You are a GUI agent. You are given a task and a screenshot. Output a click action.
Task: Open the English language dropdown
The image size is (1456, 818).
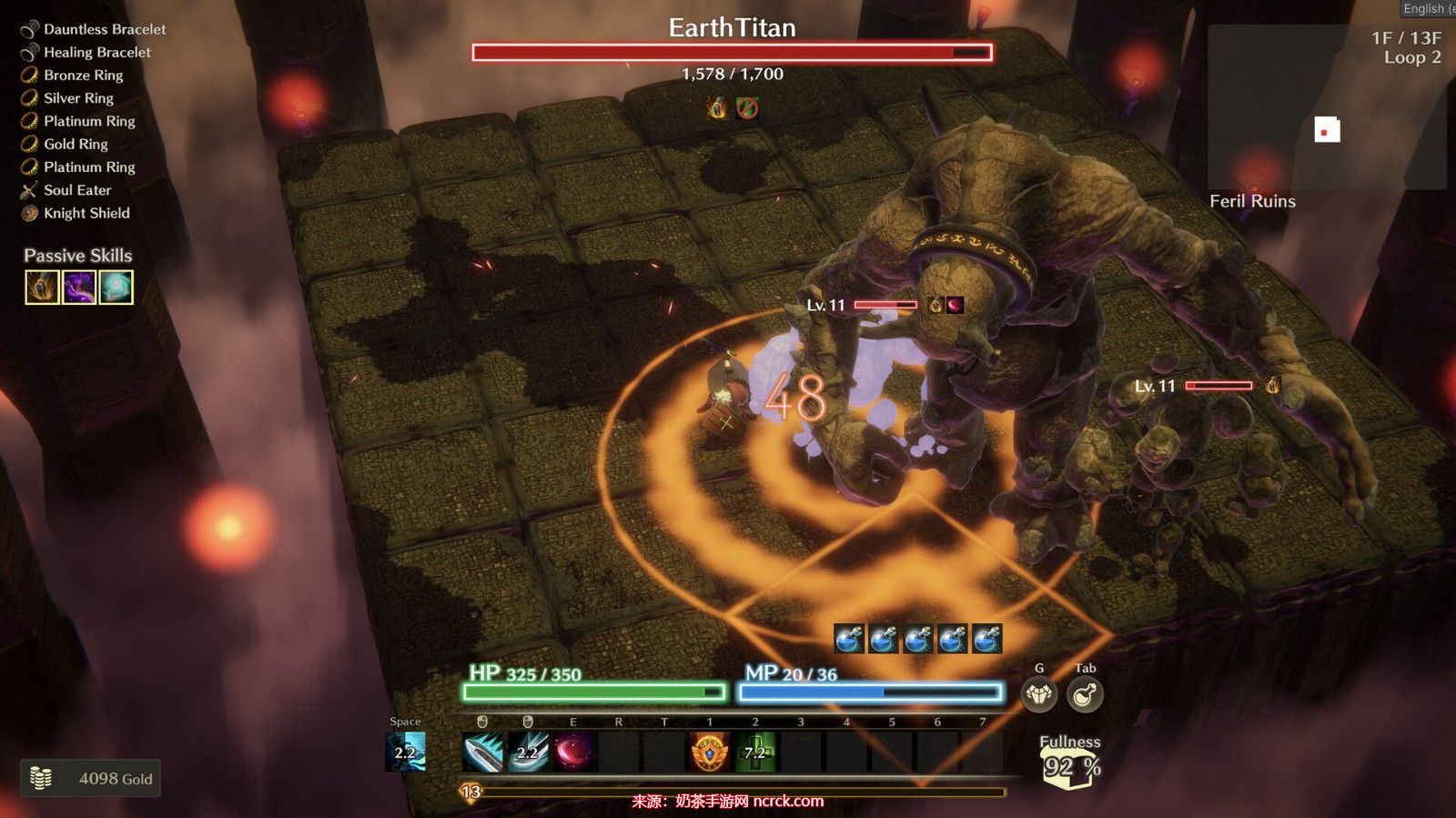point(1428,8)
